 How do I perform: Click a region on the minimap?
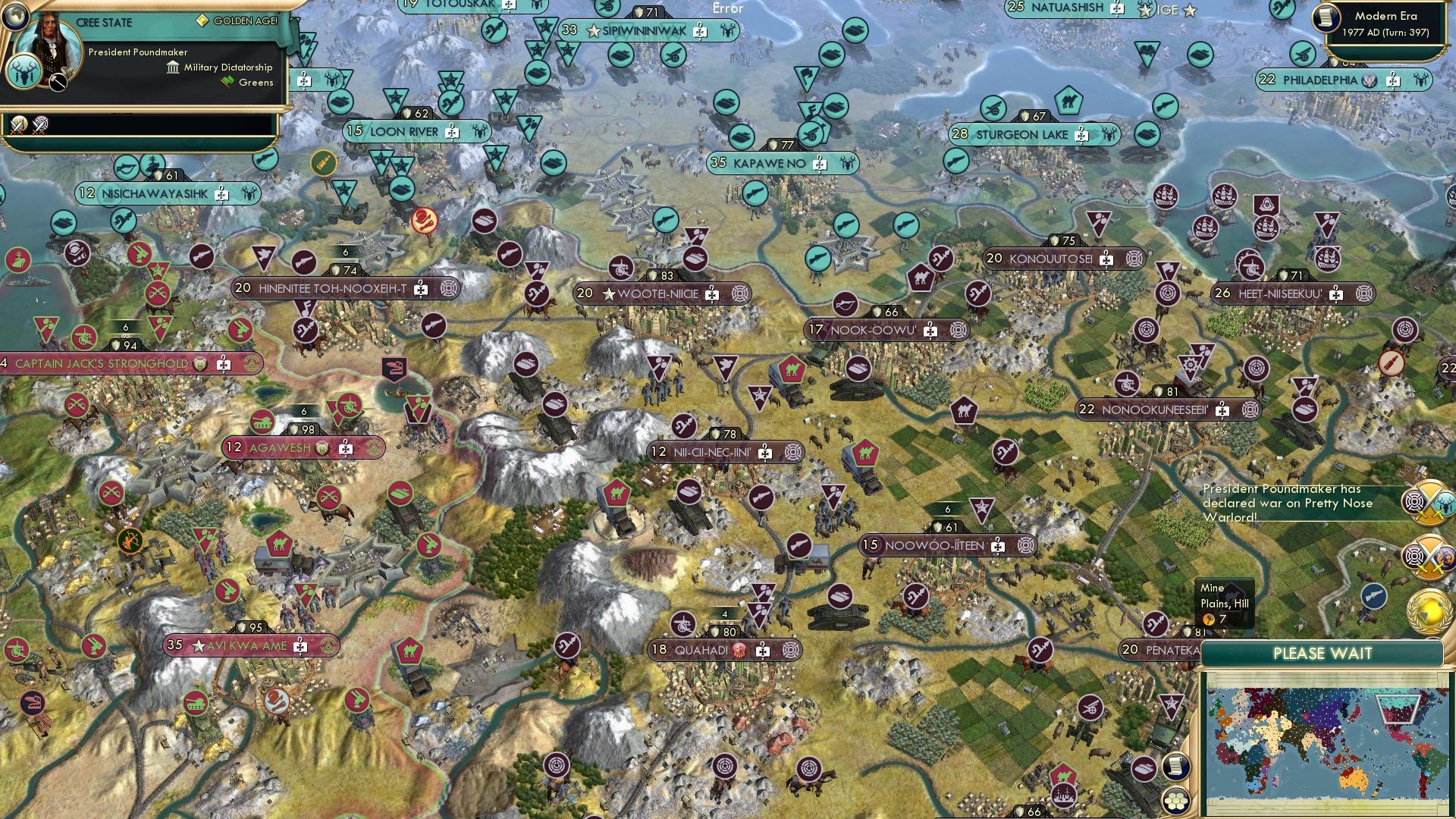1327,739
